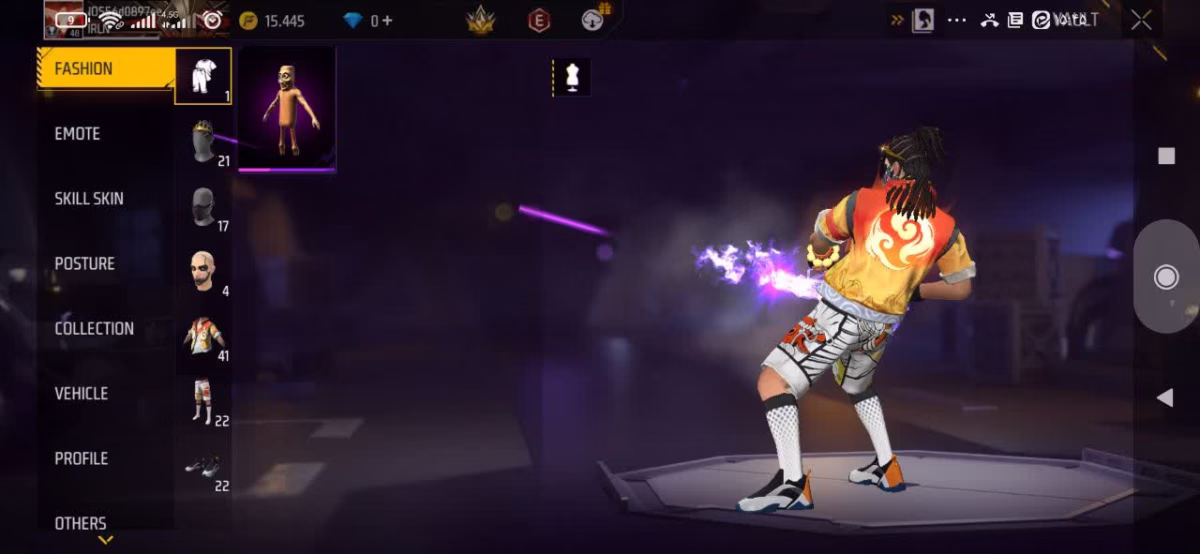Click the white mannequin preview icon
Screen dimensions: 1200x554
point(573,77)
